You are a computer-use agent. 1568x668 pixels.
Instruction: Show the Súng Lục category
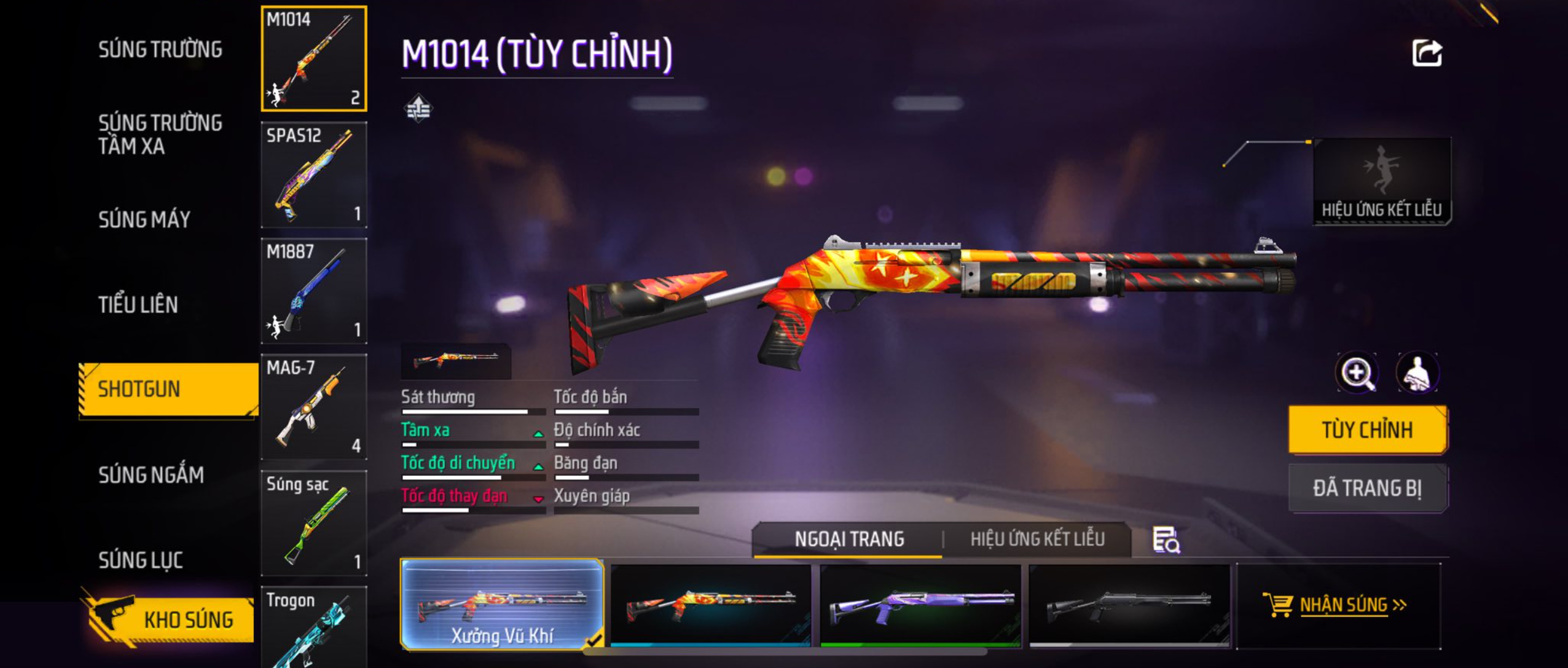point(141,560)
